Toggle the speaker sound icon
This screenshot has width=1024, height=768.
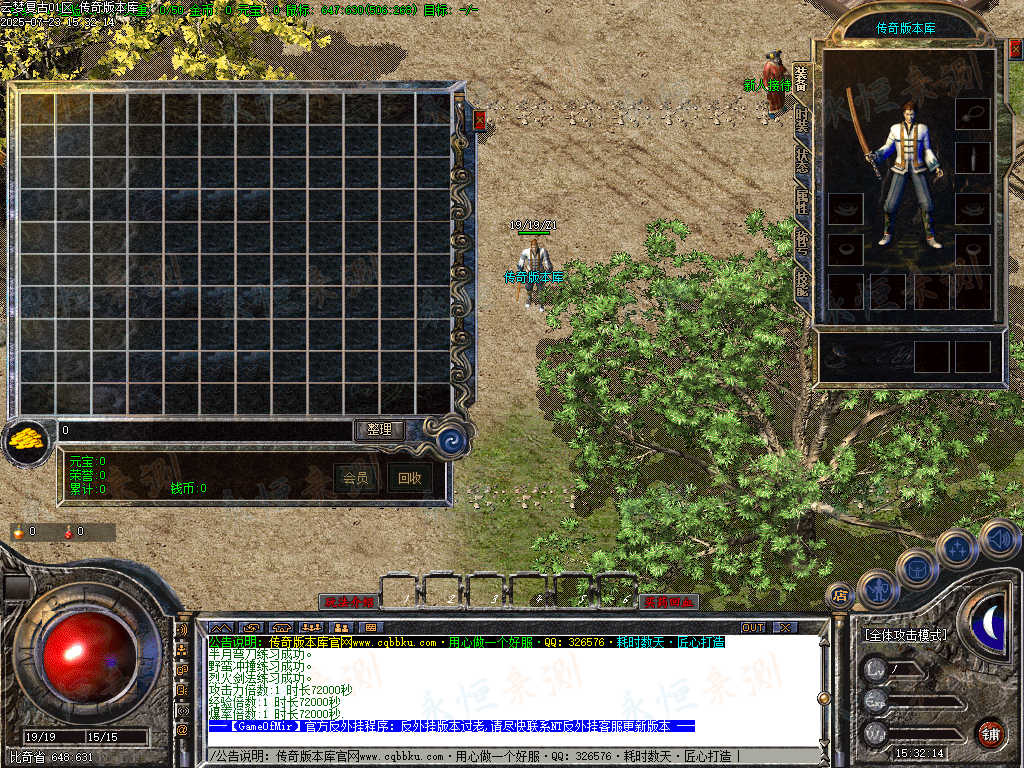click(x=999, y=540)
